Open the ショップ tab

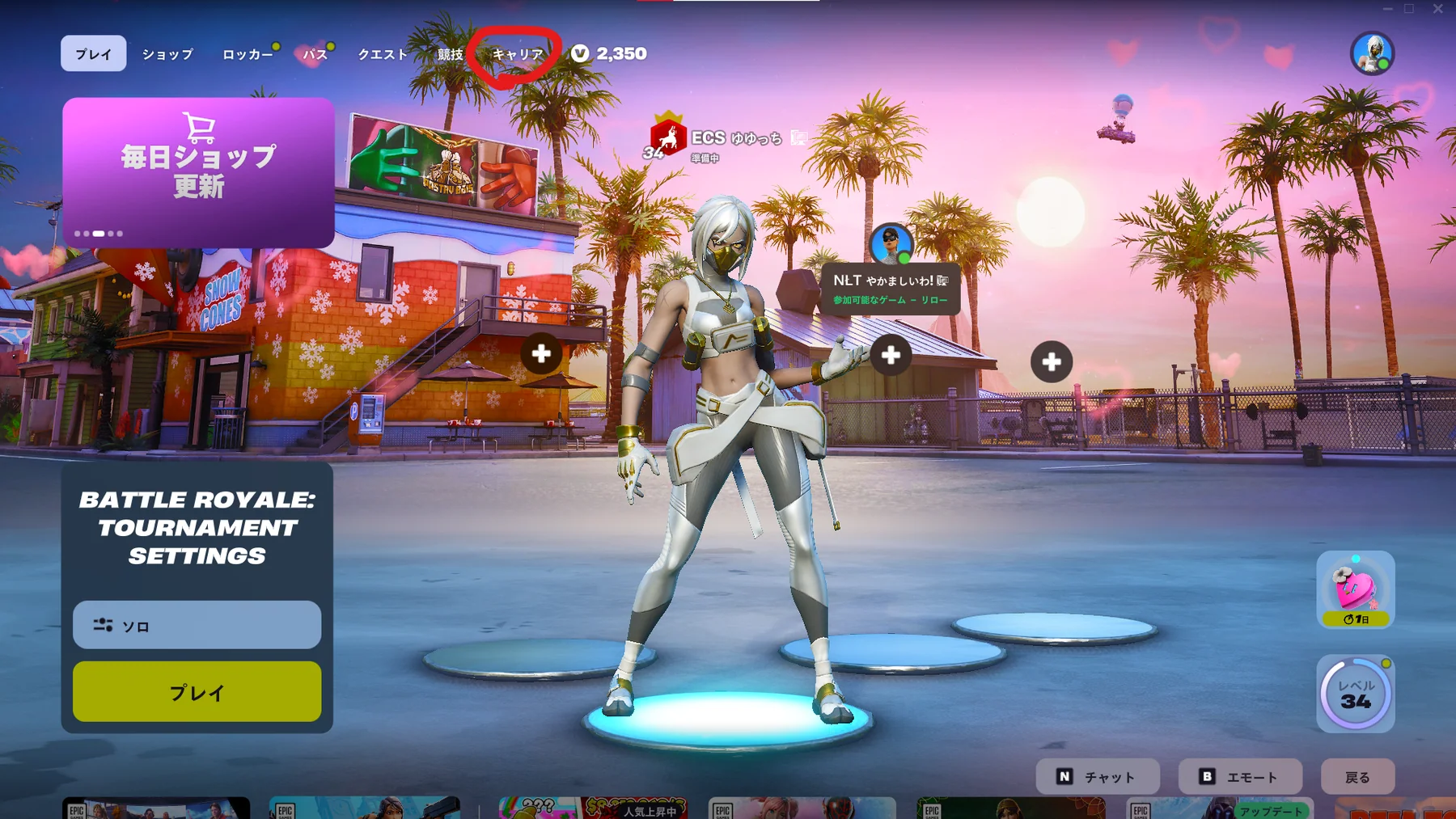coord(167,54)
